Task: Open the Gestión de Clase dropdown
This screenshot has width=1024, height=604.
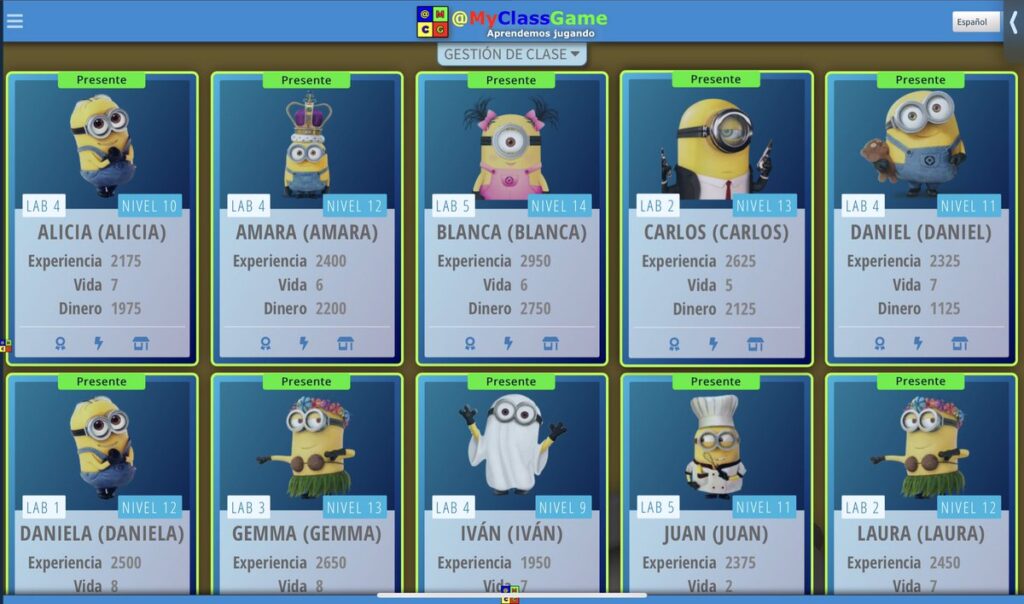Action: point(512,54)
